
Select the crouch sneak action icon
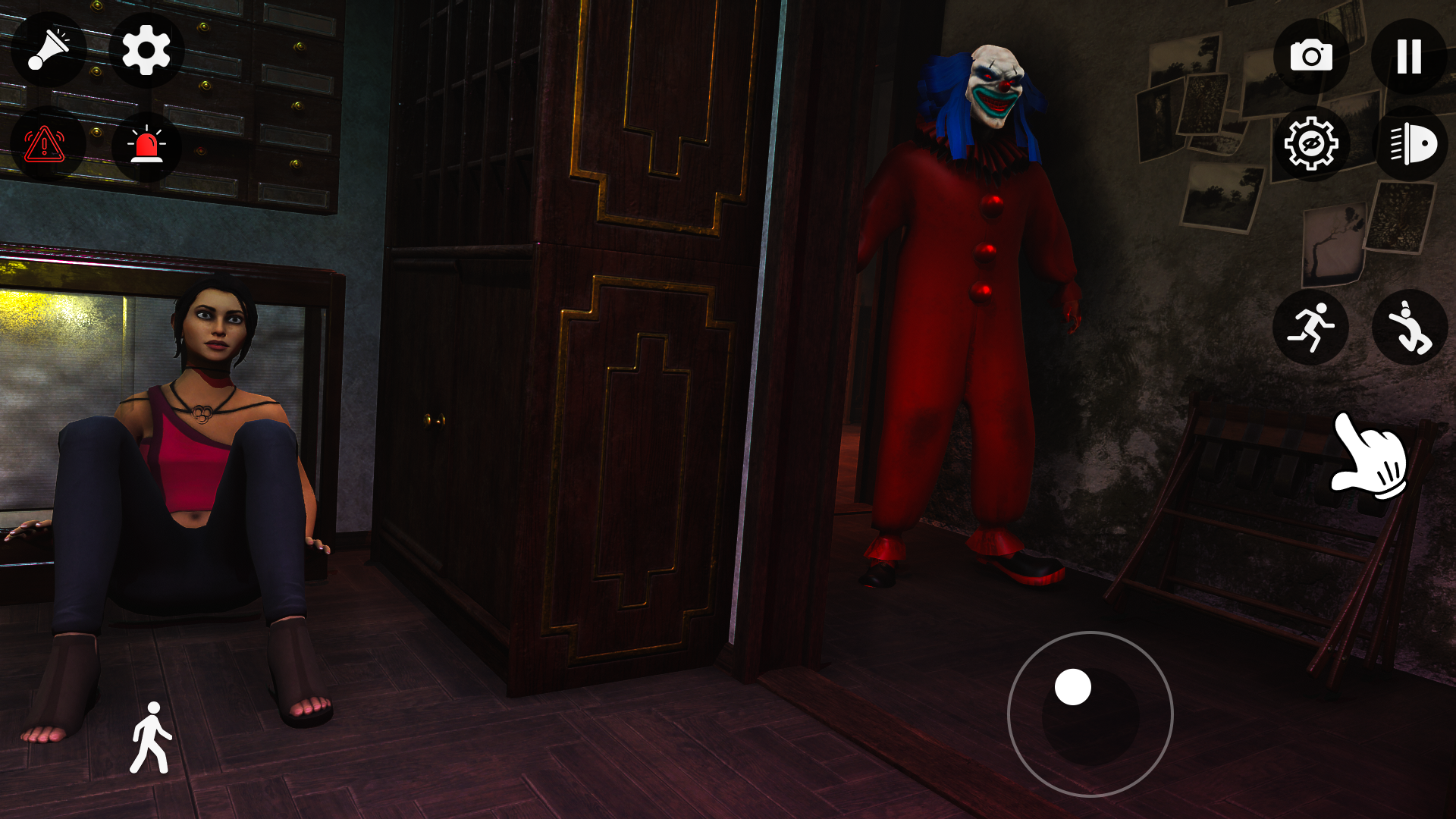(1408, 326)
